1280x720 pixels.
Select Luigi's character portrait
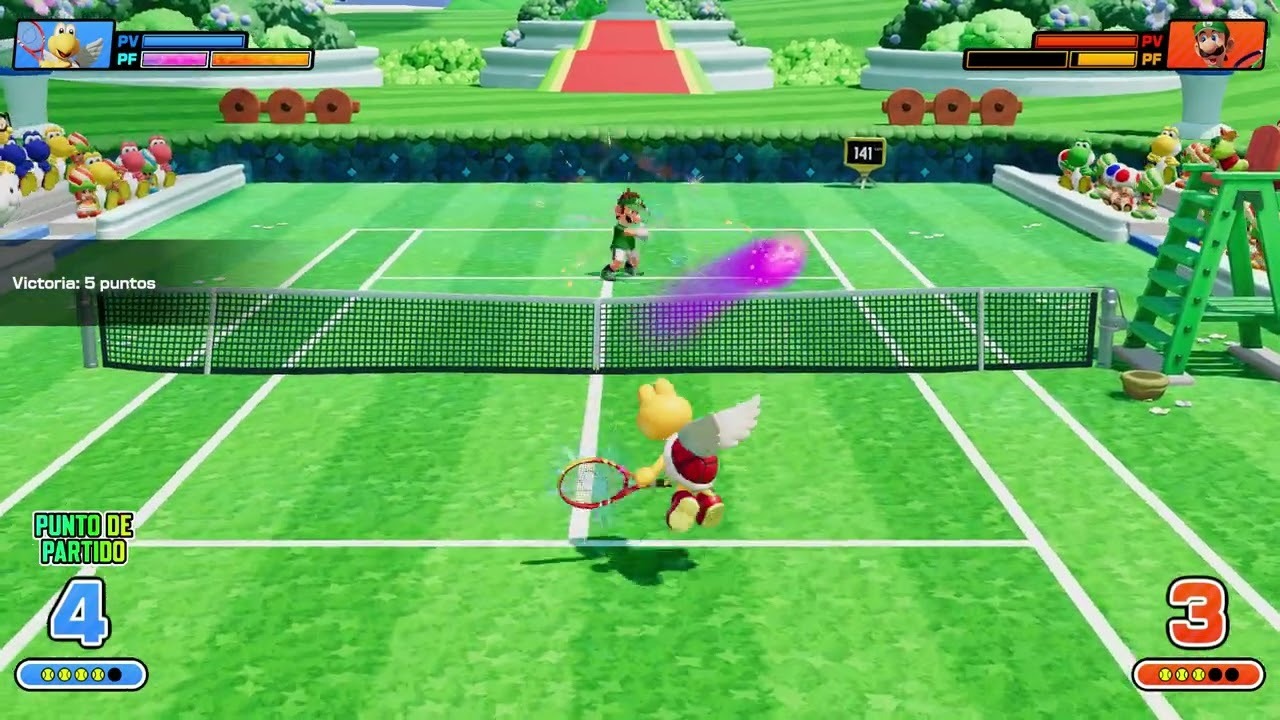coord(1215,44)
